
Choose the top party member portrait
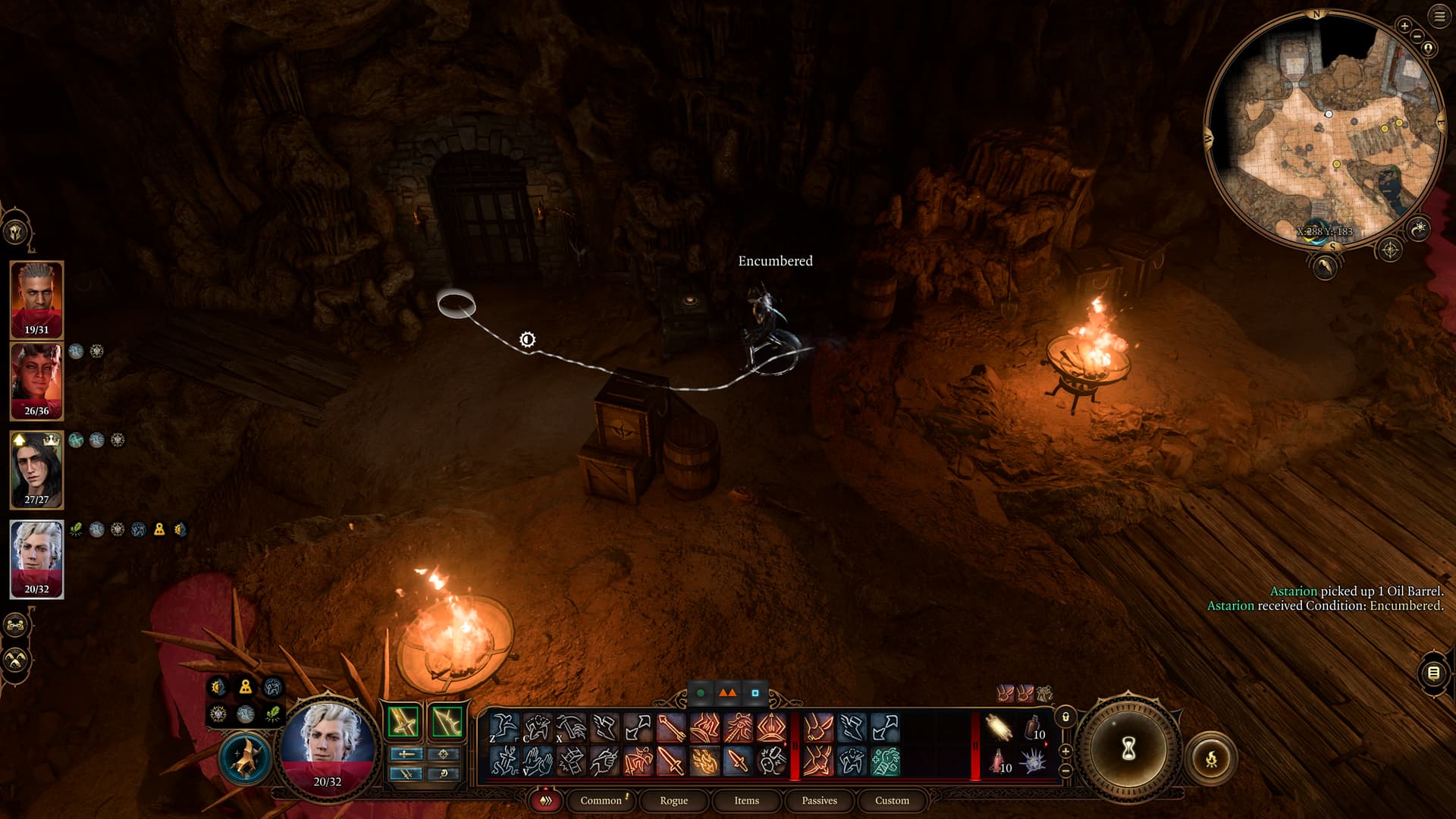click(36, 299)
